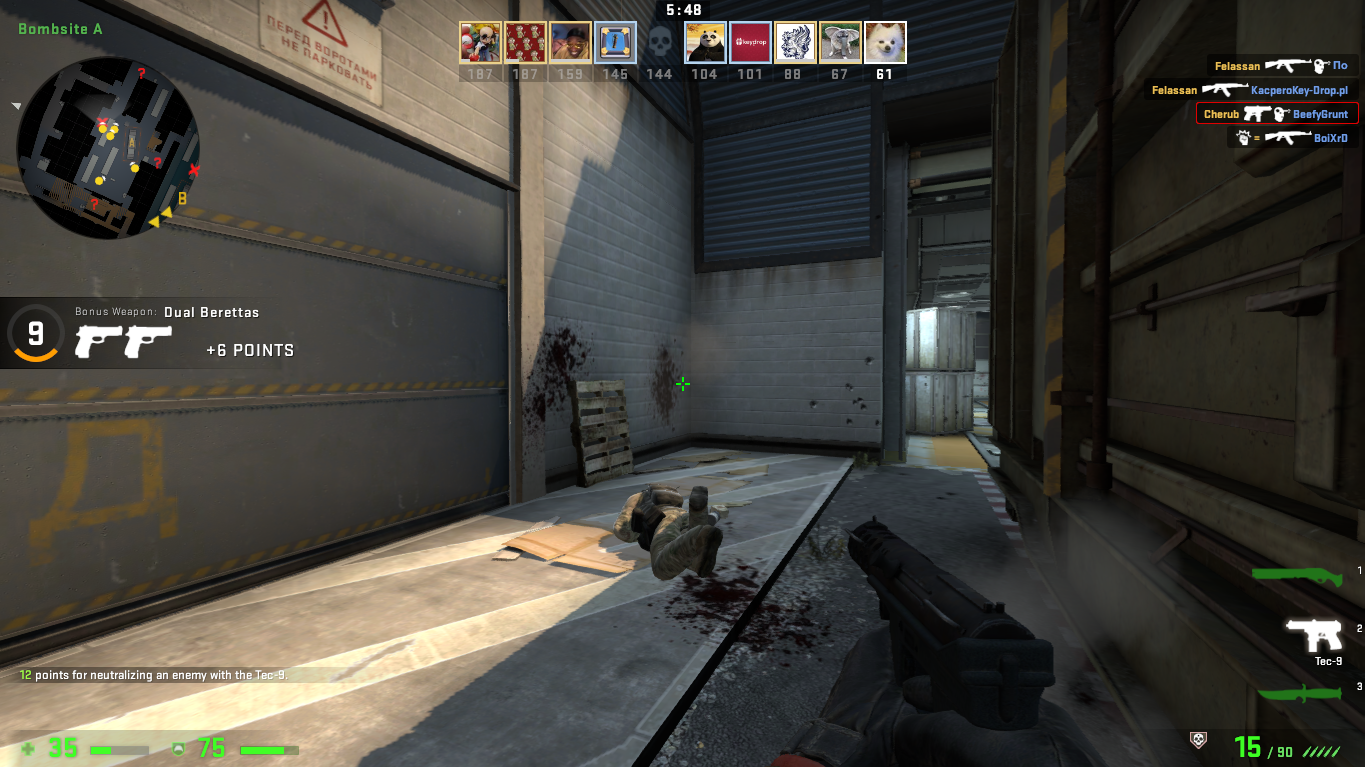The width and height of the screenshot is (1365, 767).
Task: Click the skull icon beside ammo count
Action: click(1197, 740)
